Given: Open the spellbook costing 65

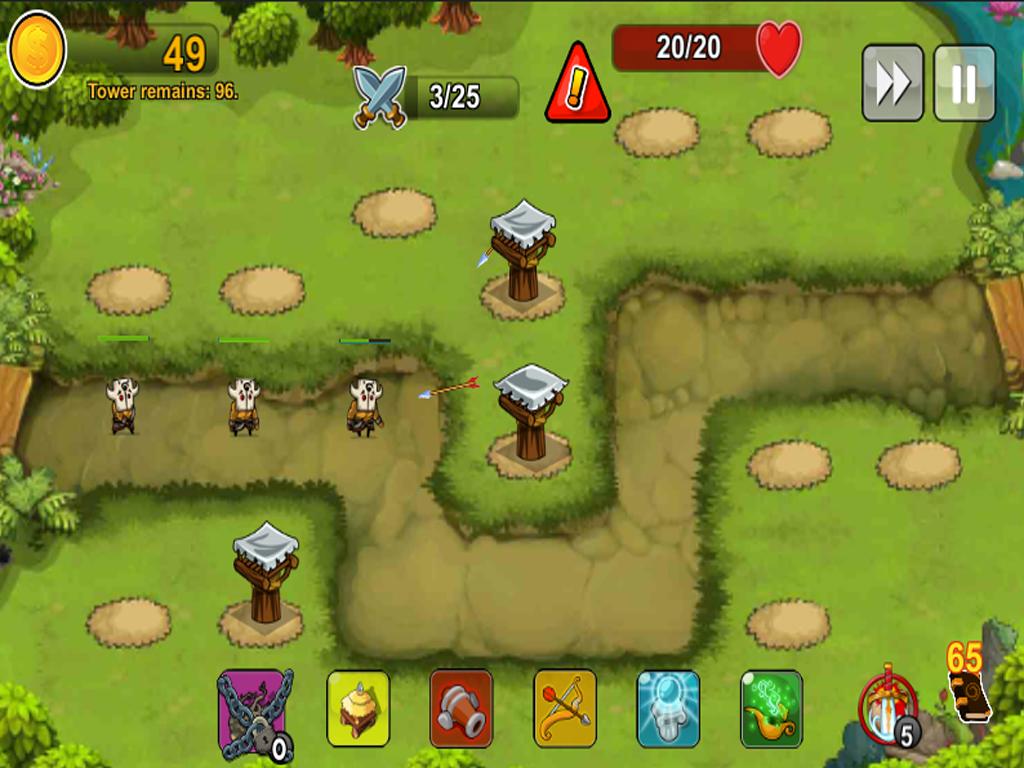Looking at the screenshot, I should pyautogui.click(x=968, y=695).
